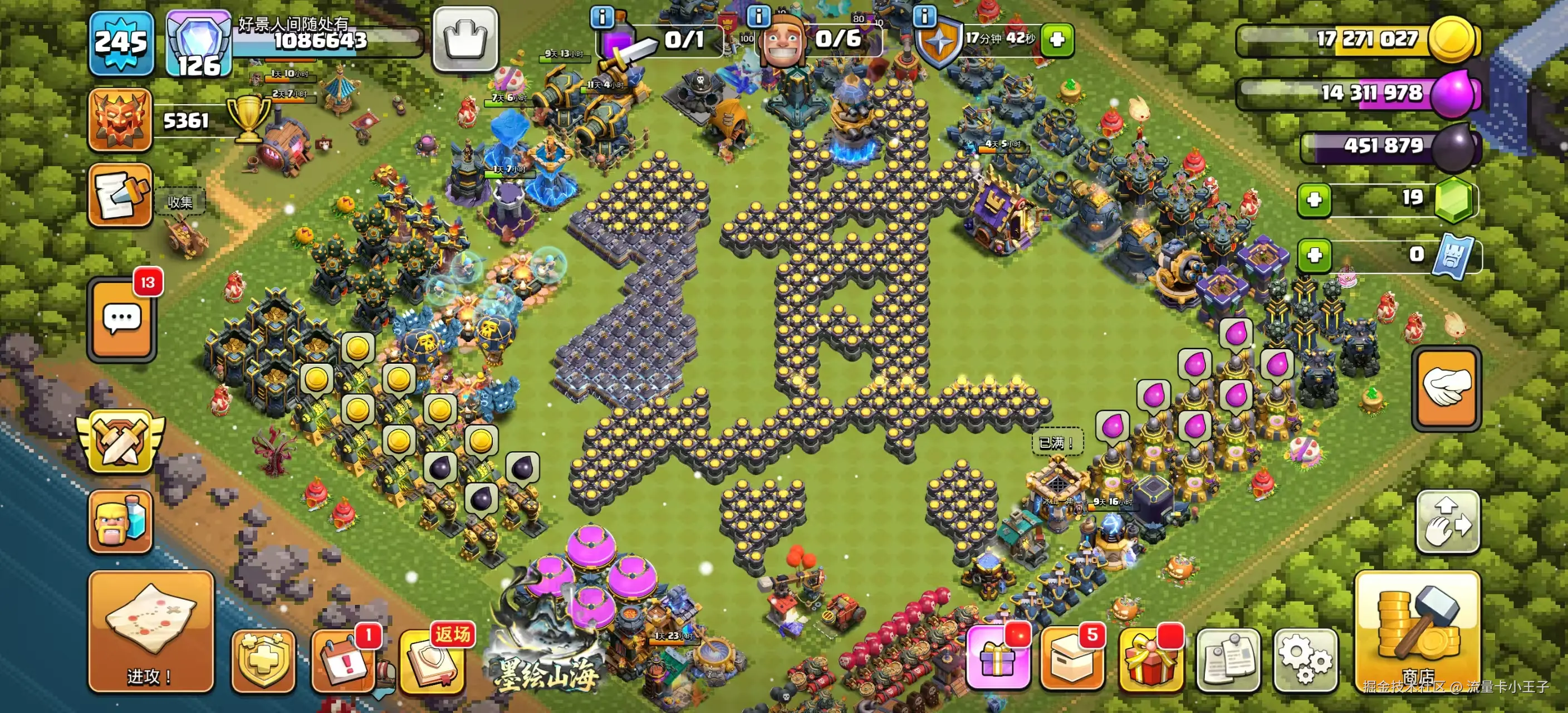
Task: Open the 商店 shop
Action: pos(1417,632)
